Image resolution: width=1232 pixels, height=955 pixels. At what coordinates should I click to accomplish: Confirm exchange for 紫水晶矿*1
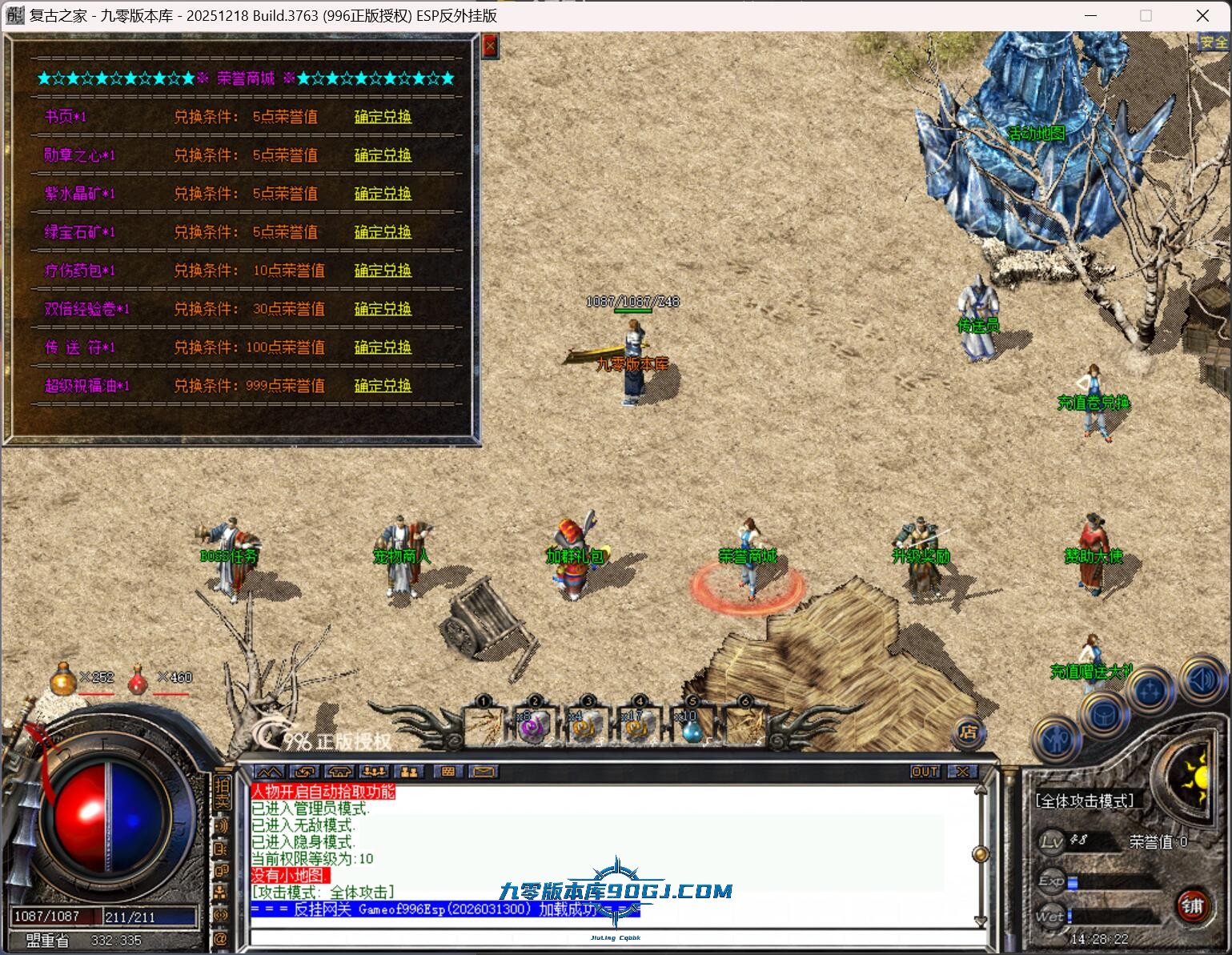tap(383, 194)
